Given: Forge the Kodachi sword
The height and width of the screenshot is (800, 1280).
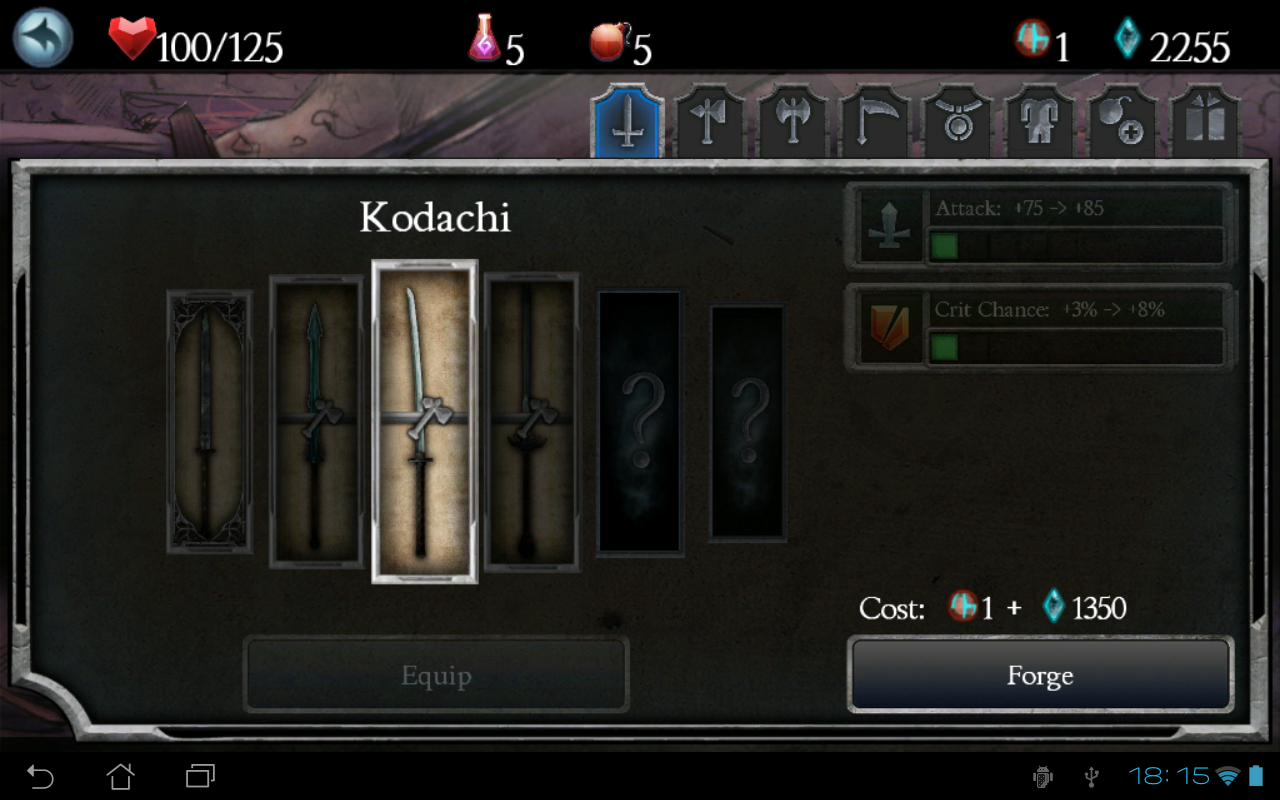Looking at the screenshot, I should coord(1040,676).
